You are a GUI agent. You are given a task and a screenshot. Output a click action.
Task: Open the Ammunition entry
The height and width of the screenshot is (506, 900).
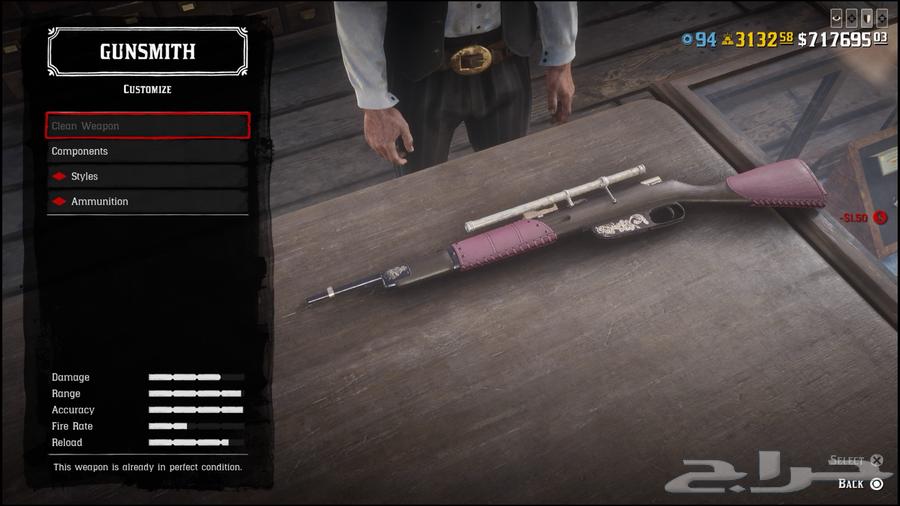point(147,201)
